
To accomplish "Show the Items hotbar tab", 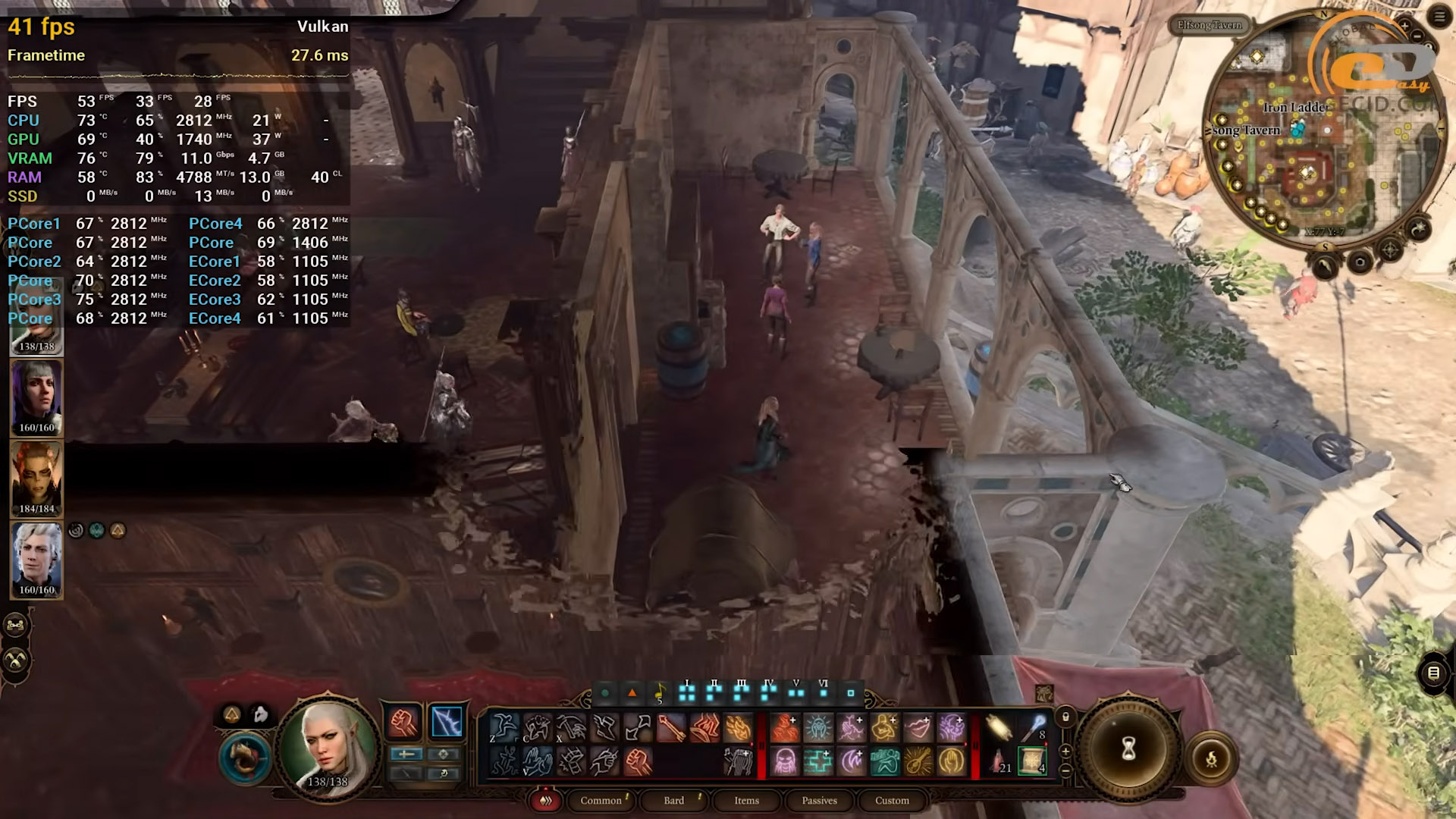I will [x=746, y=801].
